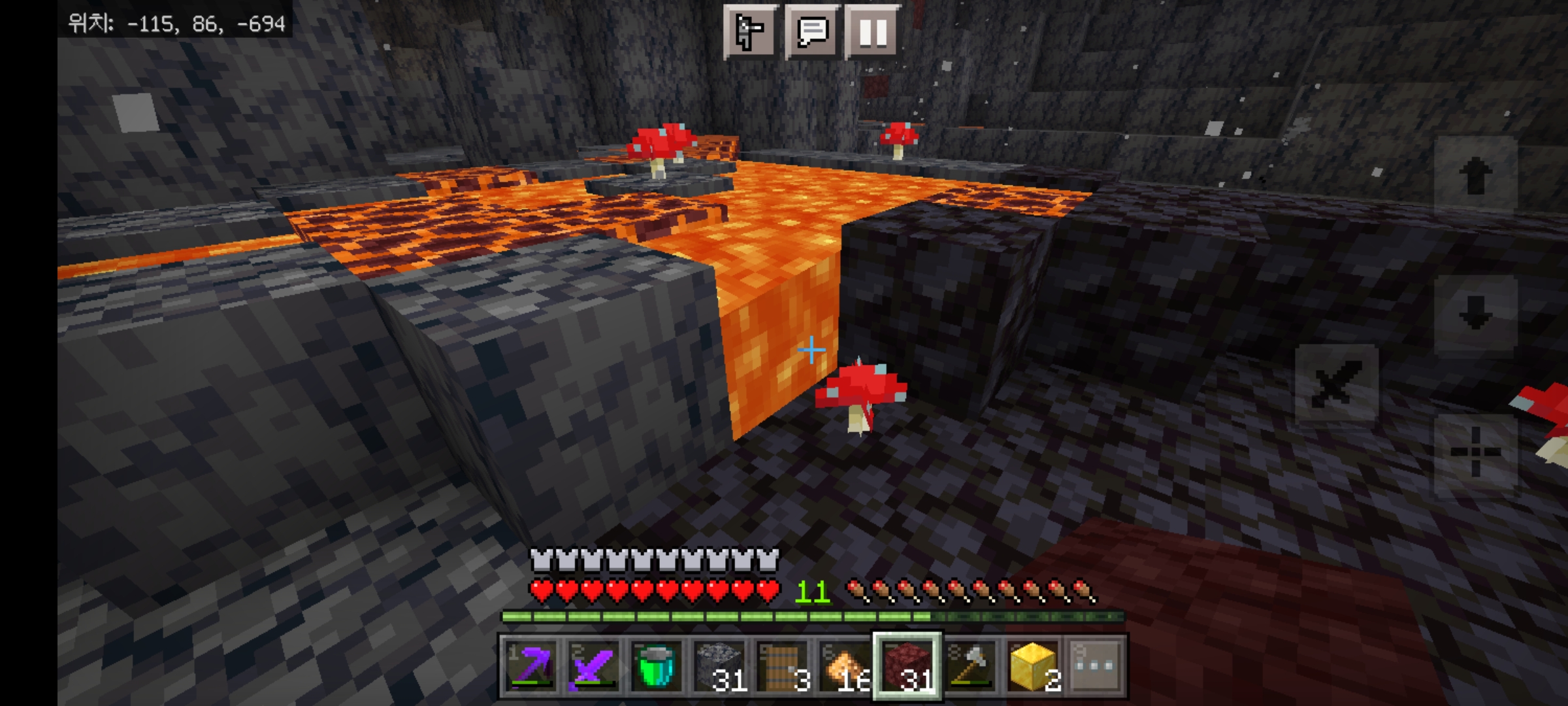This screenshot has width=1568, height=706.
Task: Tap the sword attack button
Action: 1337,386
